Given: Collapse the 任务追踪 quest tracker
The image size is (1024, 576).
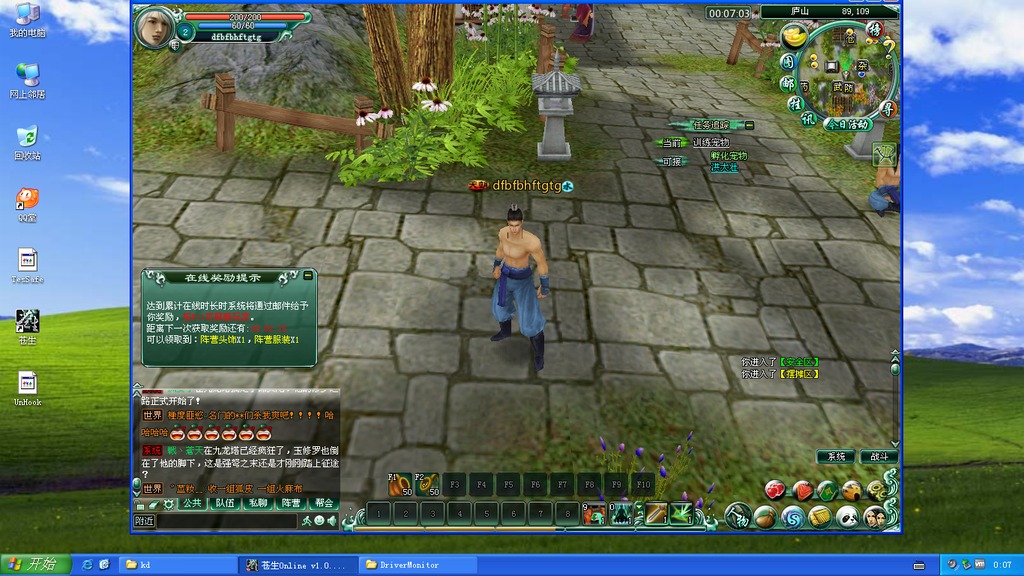Looking at the screenshot, I should 749,125.
